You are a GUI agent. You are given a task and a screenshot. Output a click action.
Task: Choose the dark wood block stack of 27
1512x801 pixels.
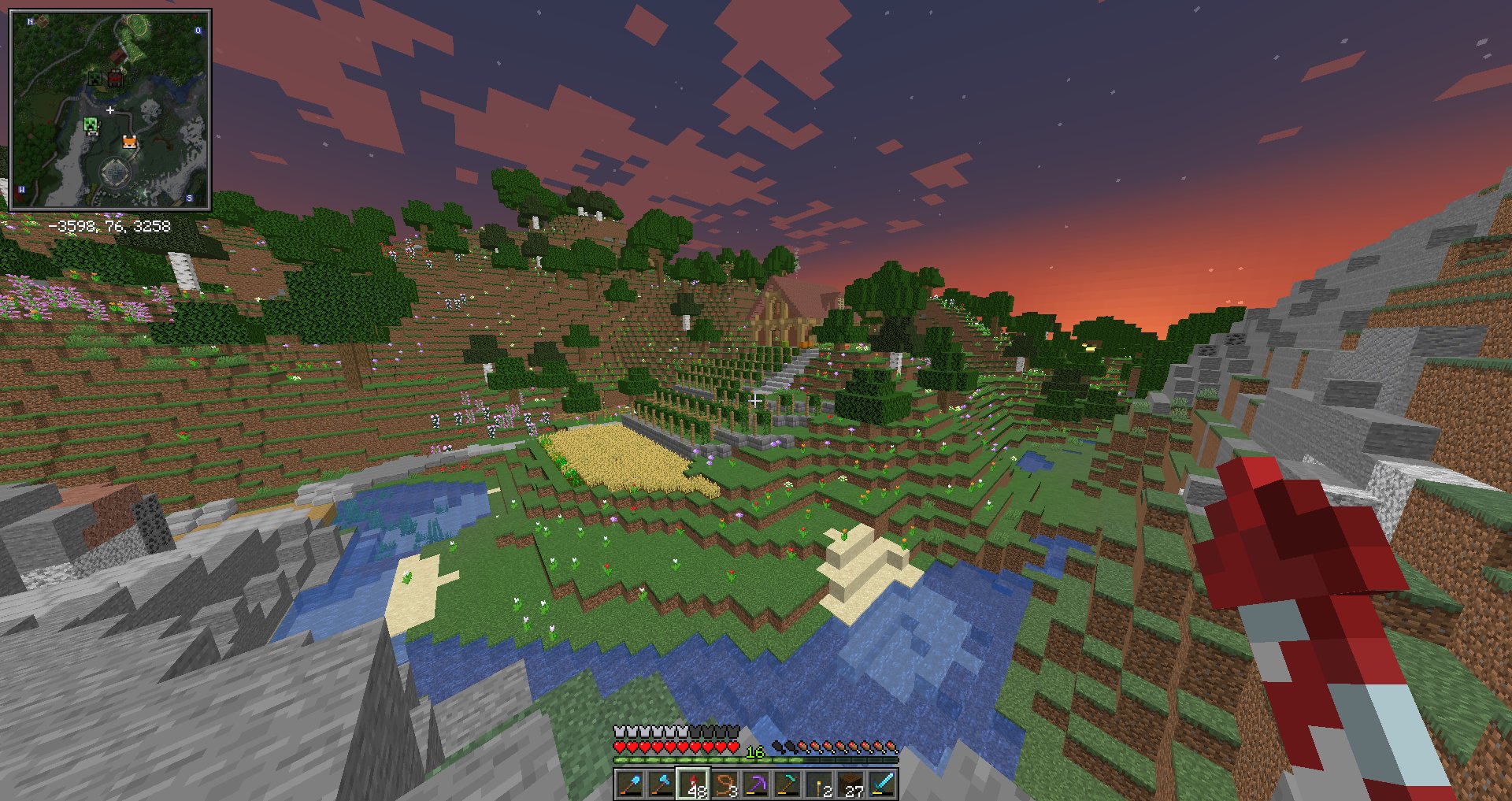pos(850,784)
